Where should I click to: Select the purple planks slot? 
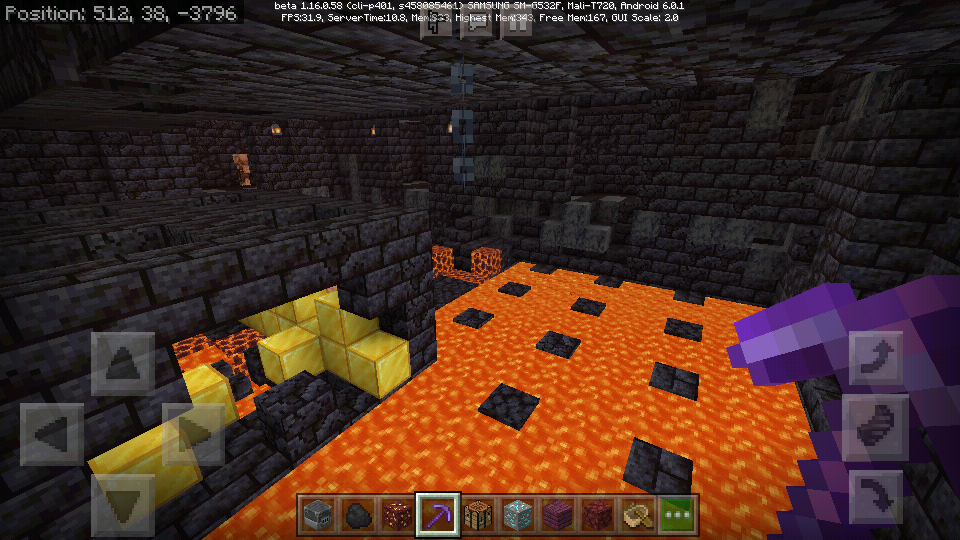pyautogui.click(x=558, y=514)
